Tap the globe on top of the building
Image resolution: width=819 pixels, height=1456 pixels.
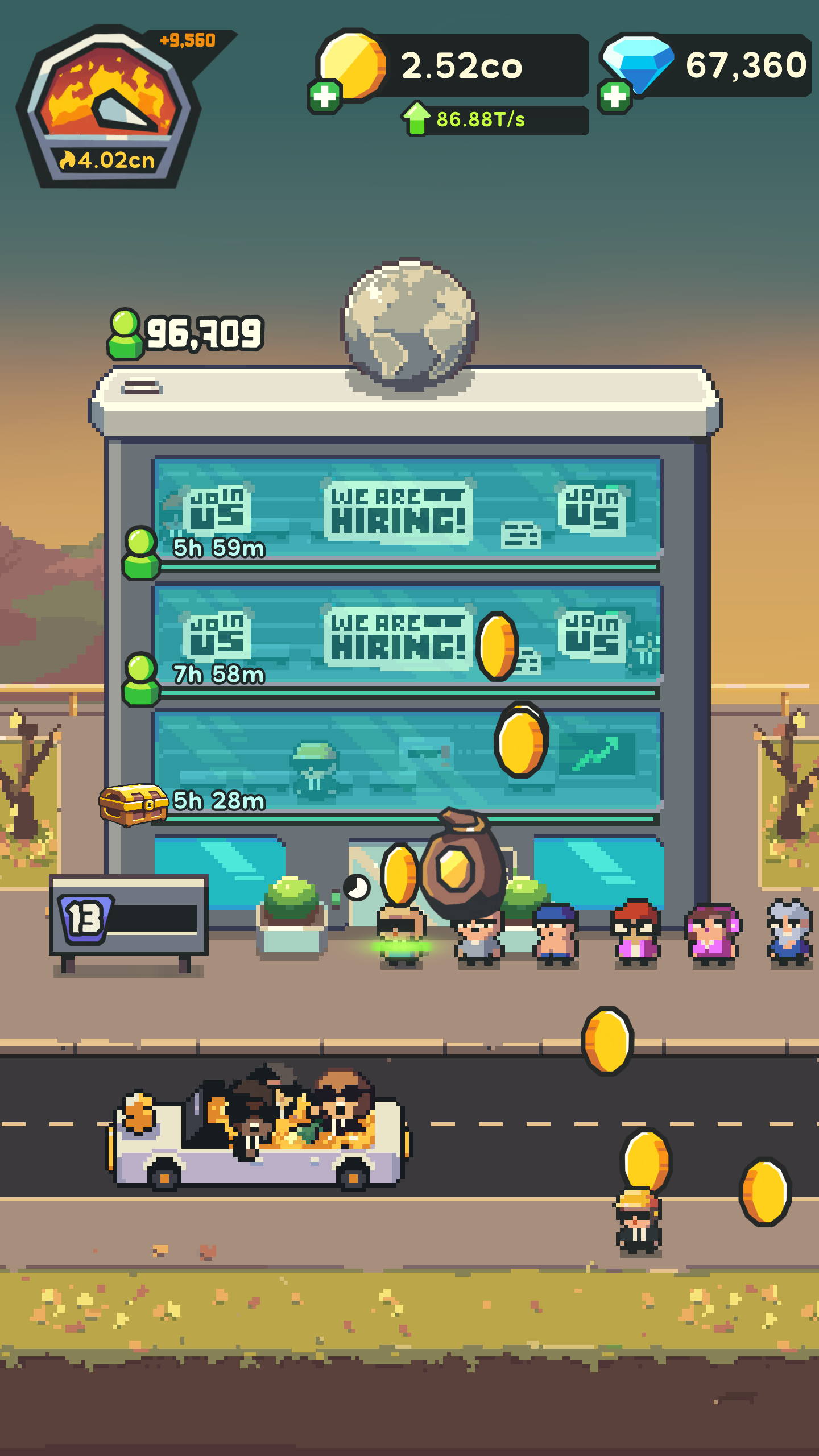408,316
